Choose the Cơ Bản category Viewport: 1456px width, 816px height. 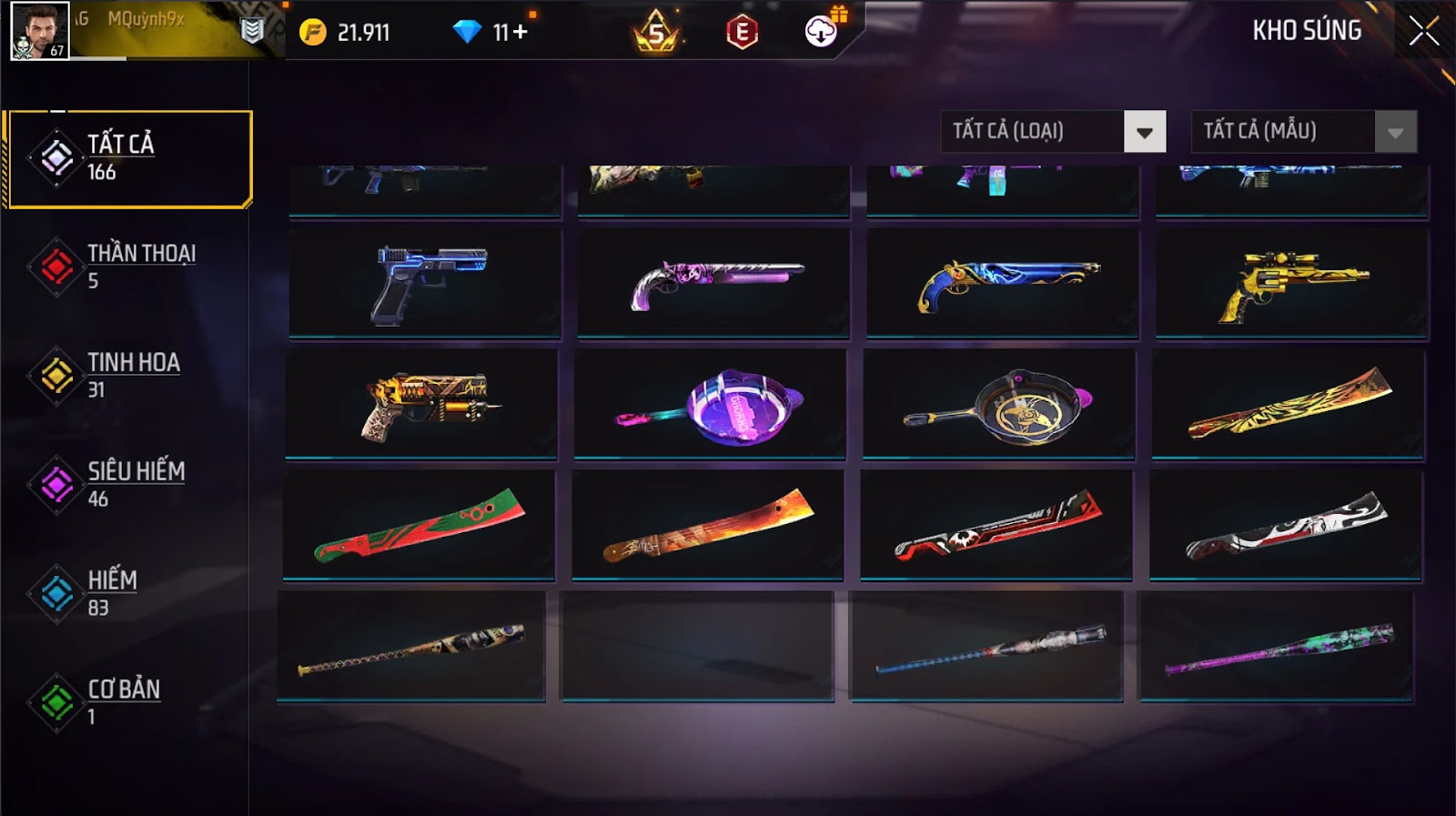126,702
